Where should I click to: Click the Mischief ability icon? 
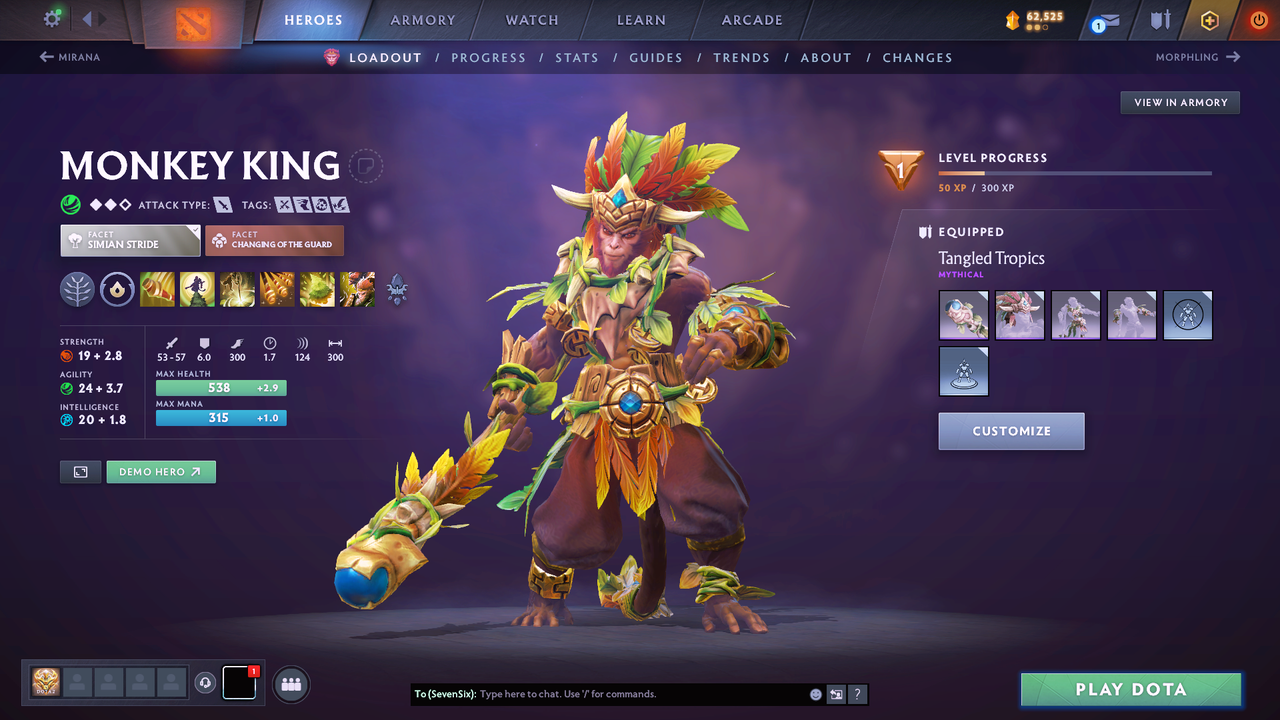point(317,289)
